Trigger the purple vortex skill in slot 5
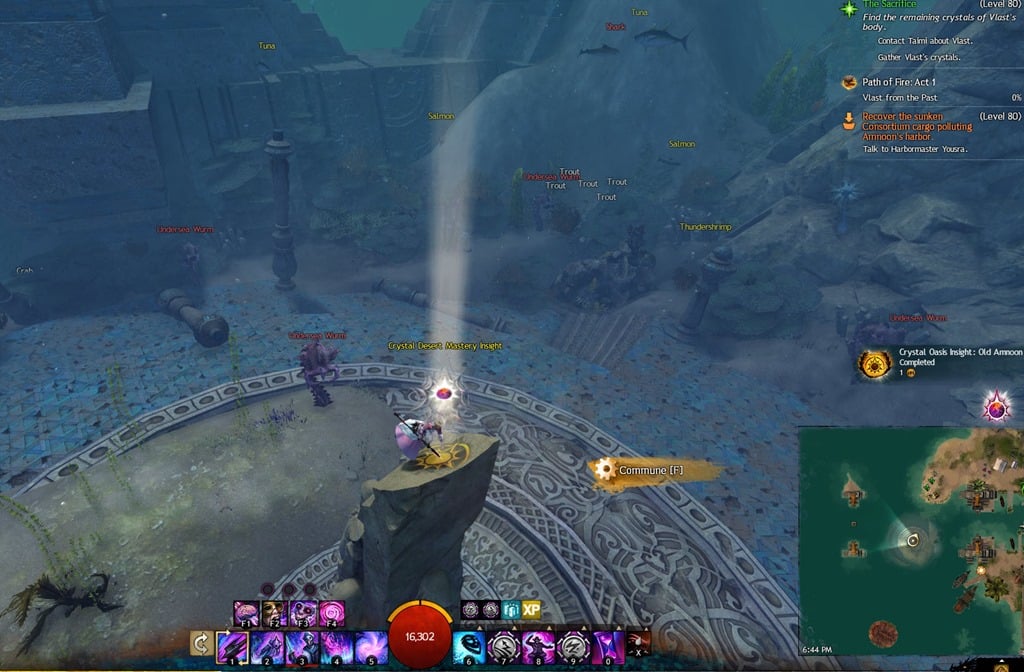 pos(371,647)
